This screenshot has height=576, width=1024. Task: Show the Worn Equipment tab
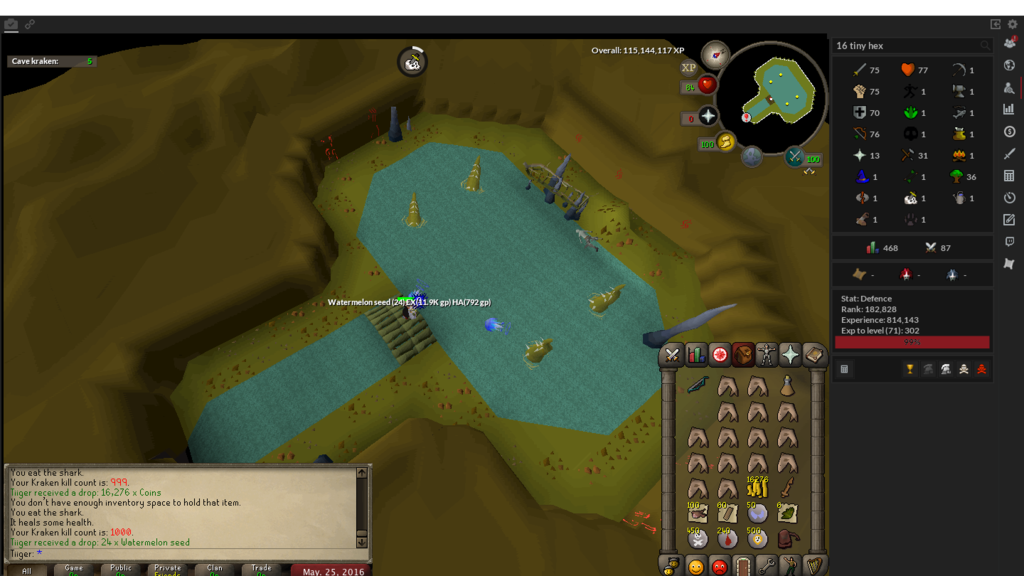coord(766,355)
